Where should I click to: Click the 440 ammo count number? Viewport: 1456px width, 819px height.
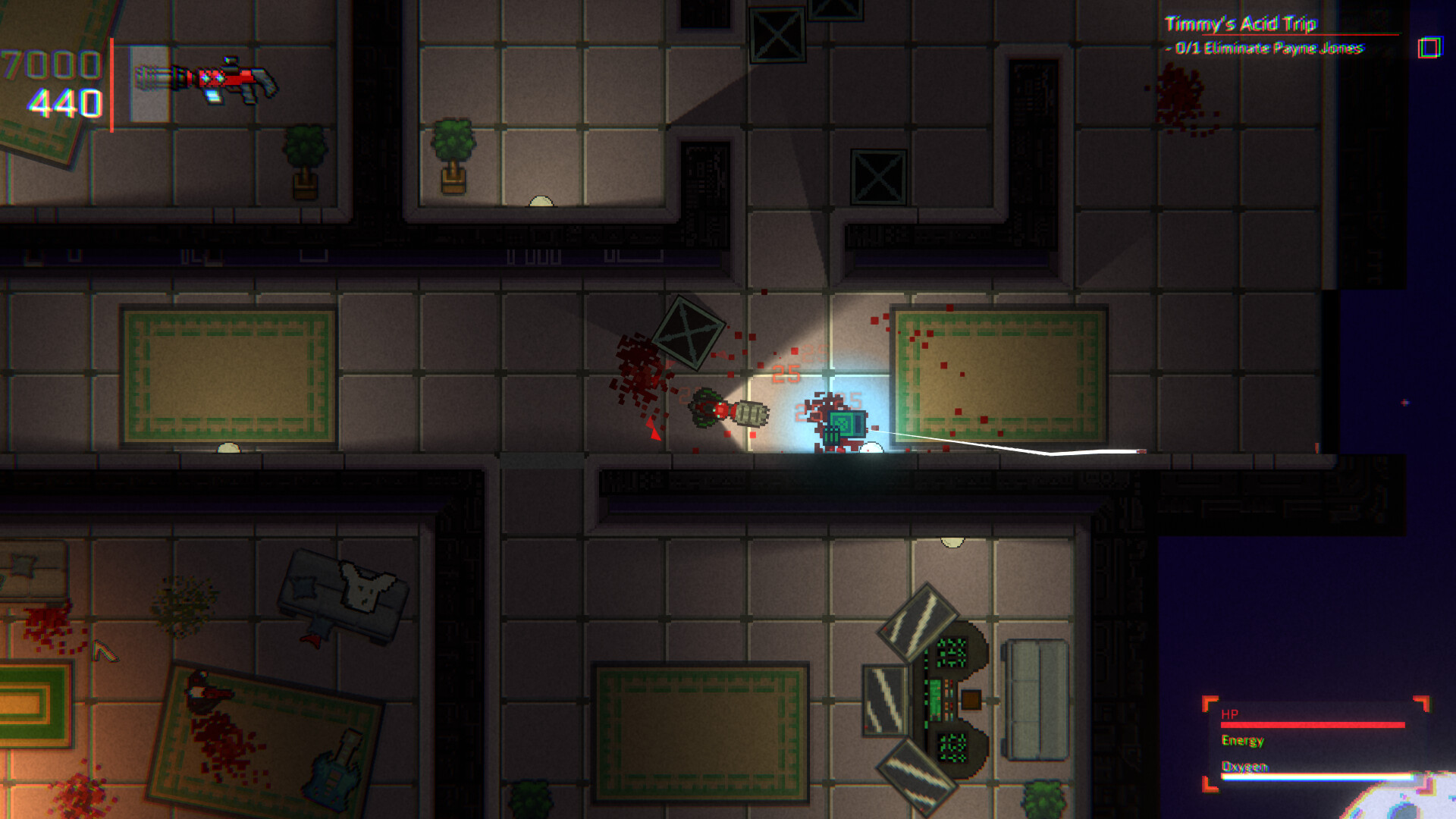[64, 101]
